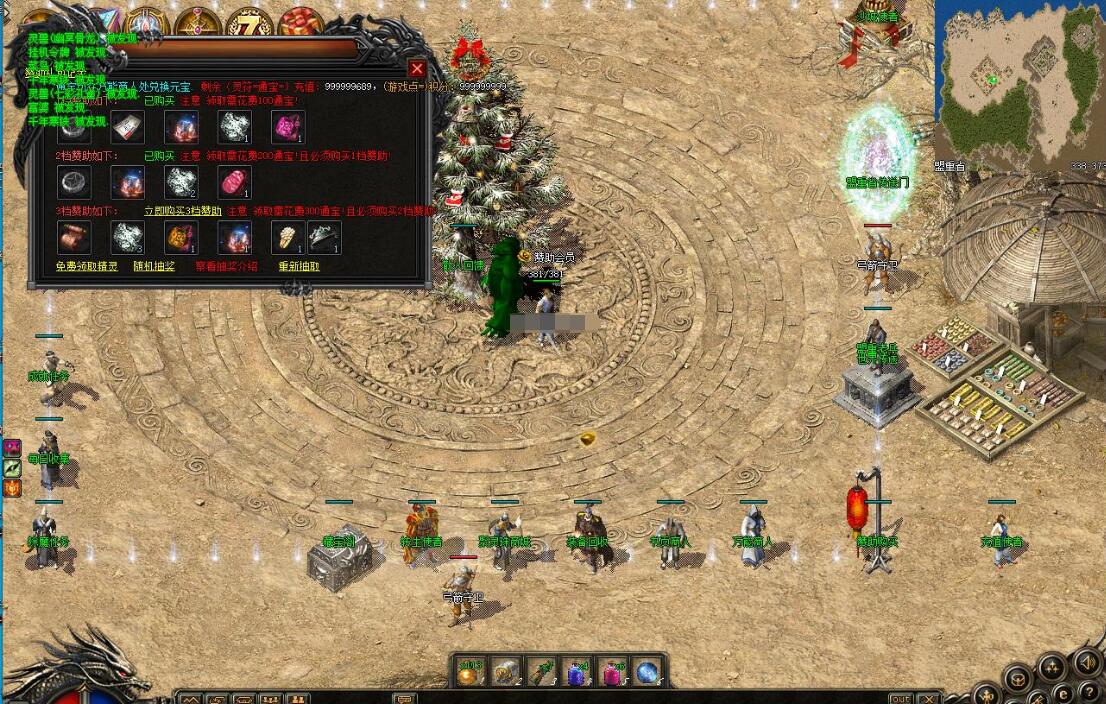The height and width of the screenshot is (704, 1106).
Task: Select the copper scroll reward in tier three
Action: (74, 237)
